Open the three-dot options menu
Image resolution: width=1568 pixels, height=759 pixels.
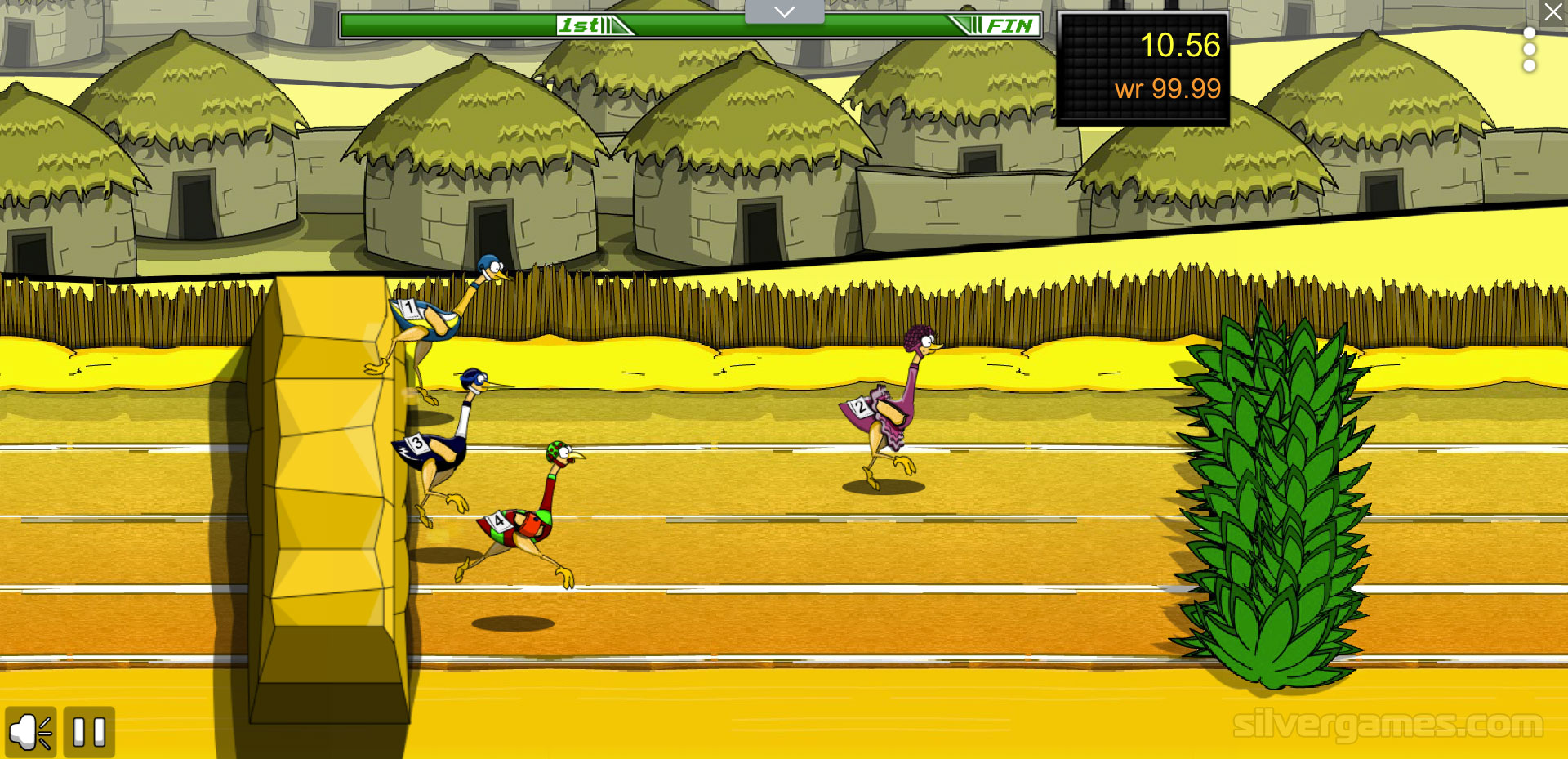coord(1530,50)
